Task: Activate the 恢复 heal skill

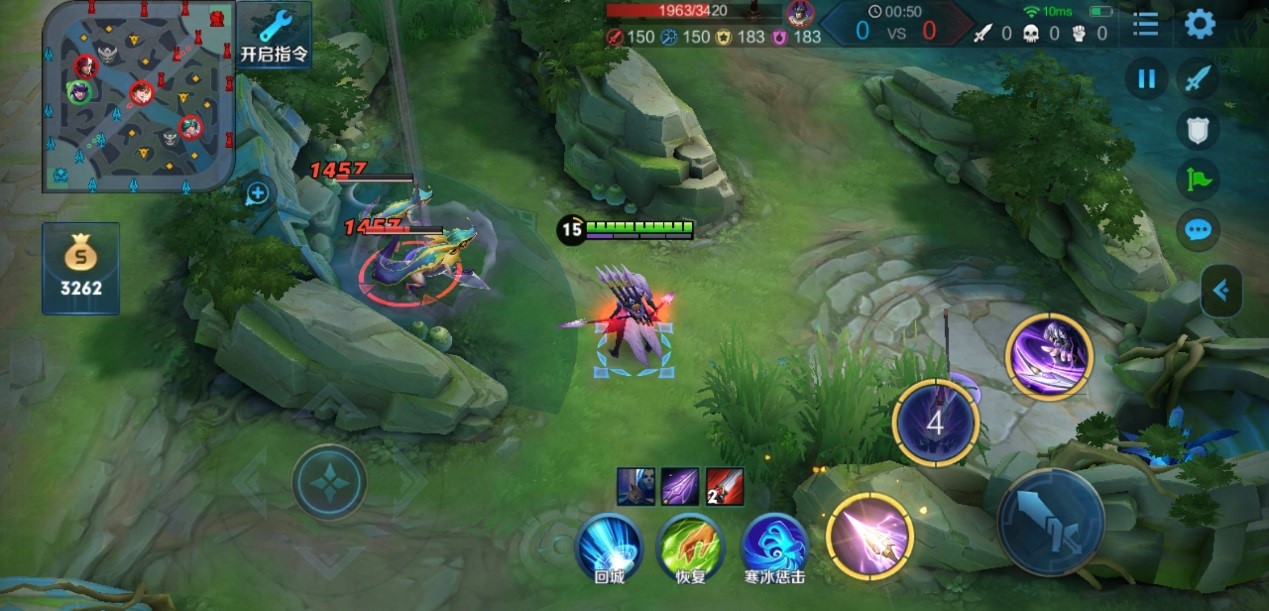Action: pyautogui.click(x=690, y=547)
